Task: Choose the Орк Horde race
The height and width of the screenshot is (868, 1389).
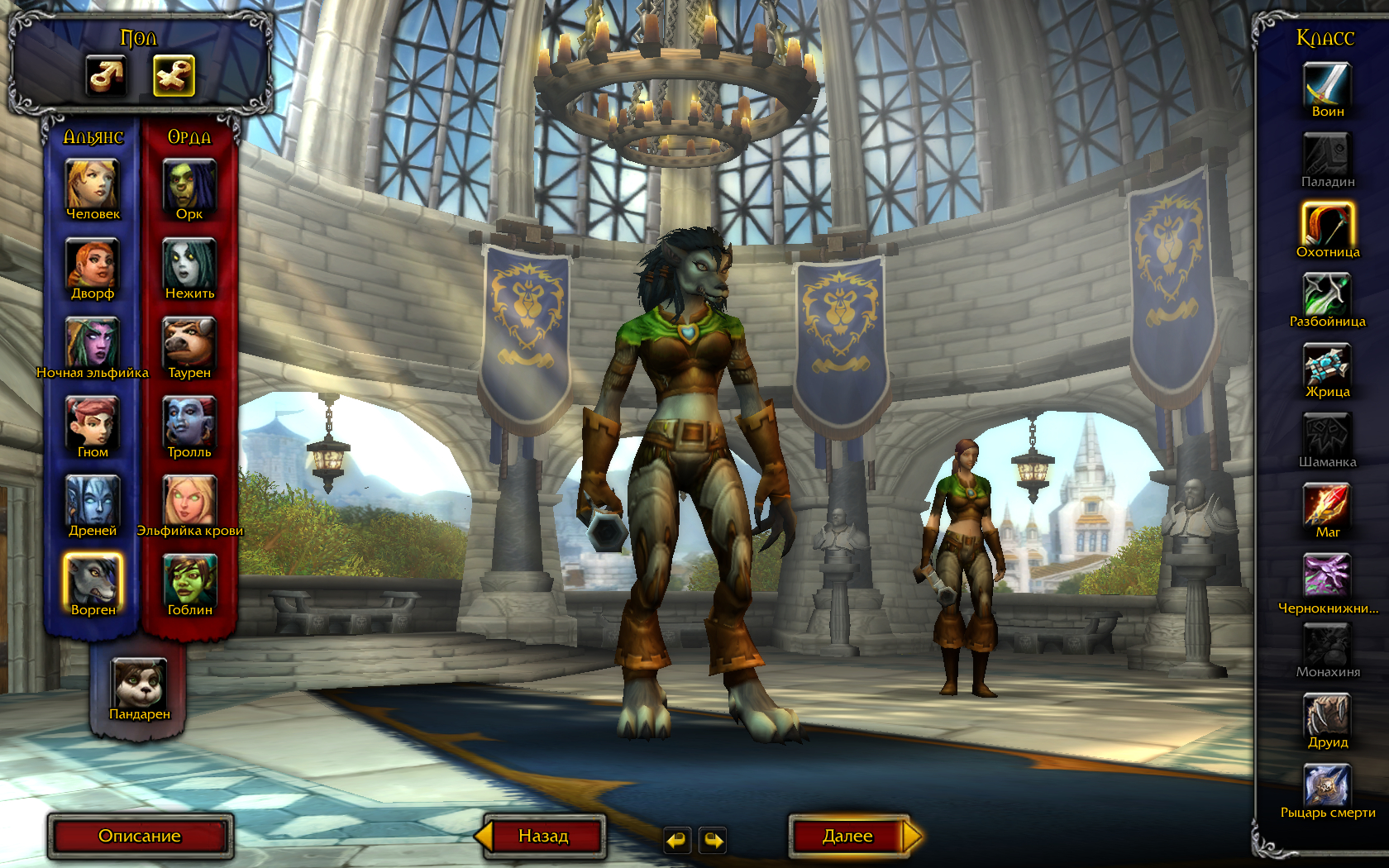Action: click(x=189, y=185)
